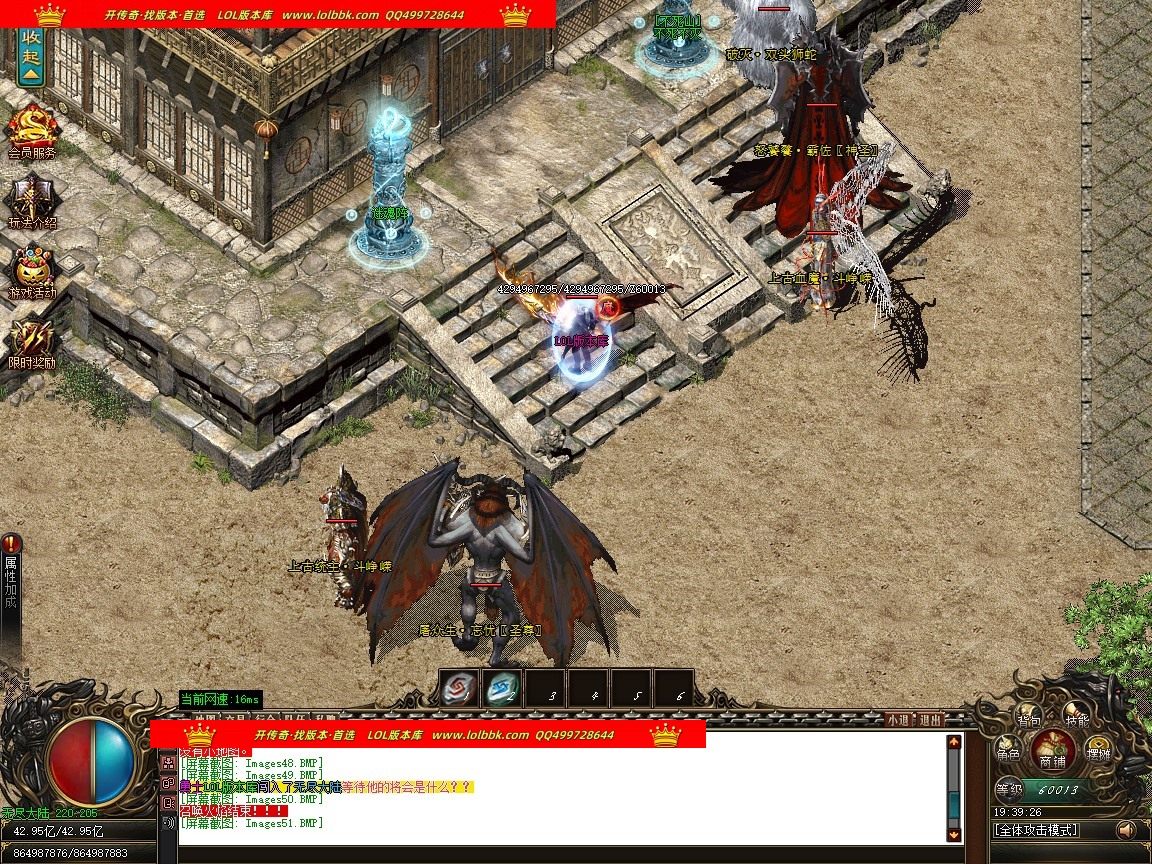The image size is (1152, 864).
Task: Open the 商铺 shop
Action: [1052, 752]
